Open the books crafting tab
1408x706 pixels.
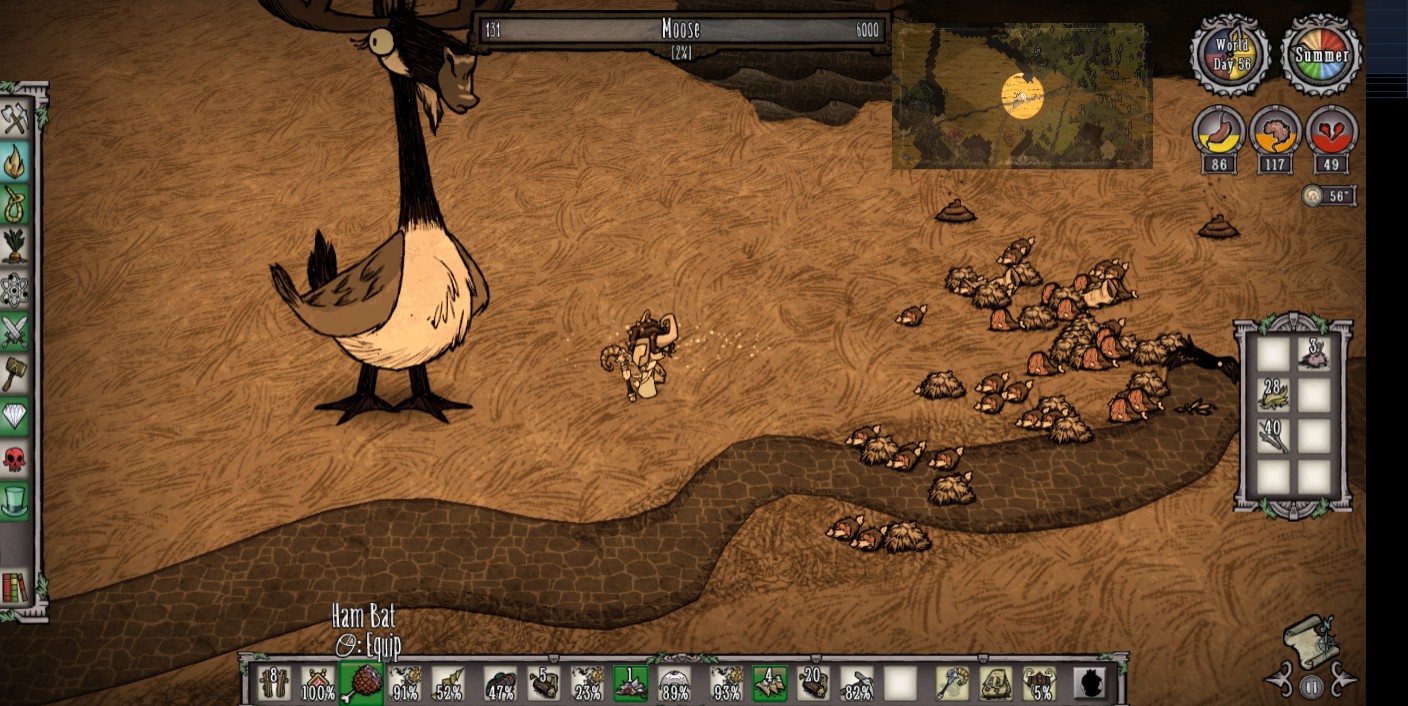15,588
